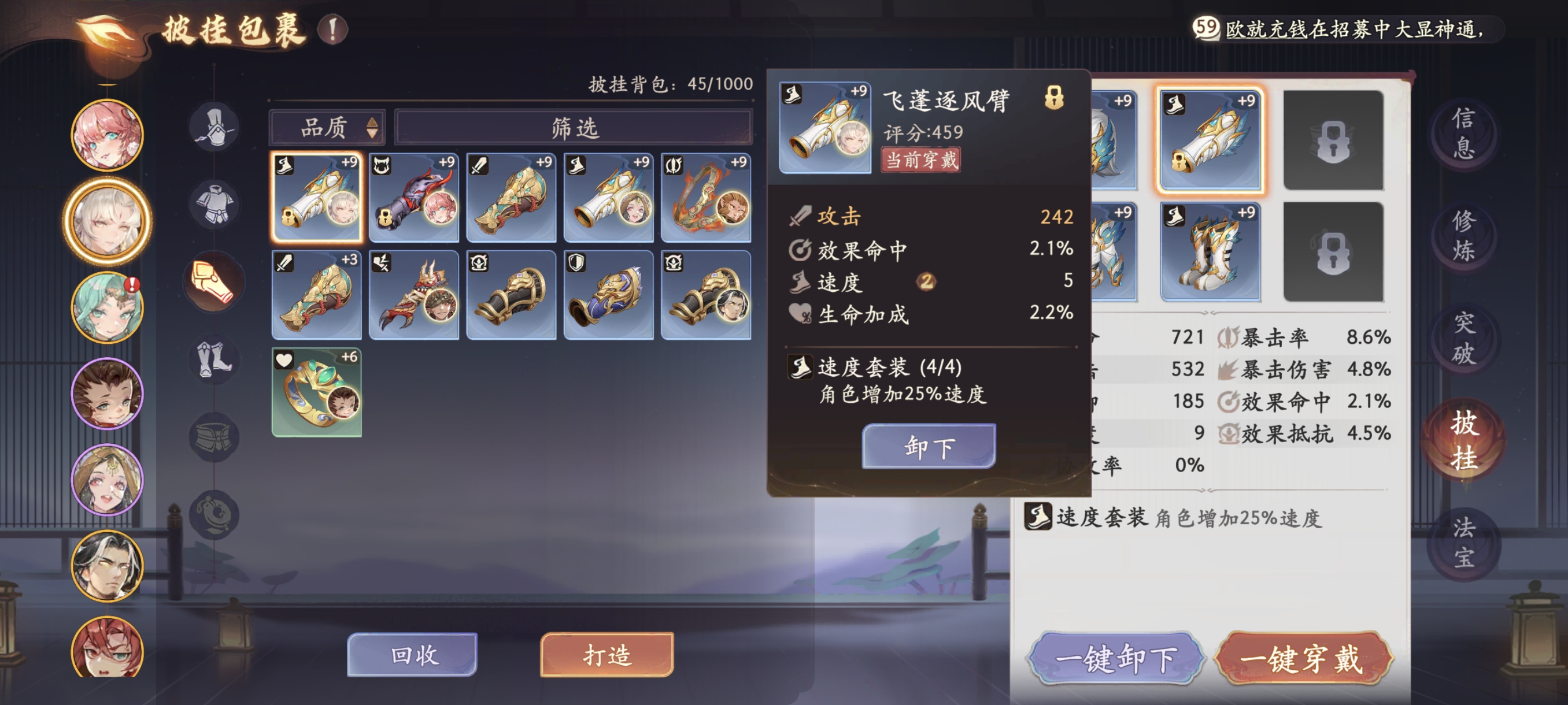Select the green jade ring +6 item
The image size is (1568, 705).
pyautogui.click(x=316, y=392)
